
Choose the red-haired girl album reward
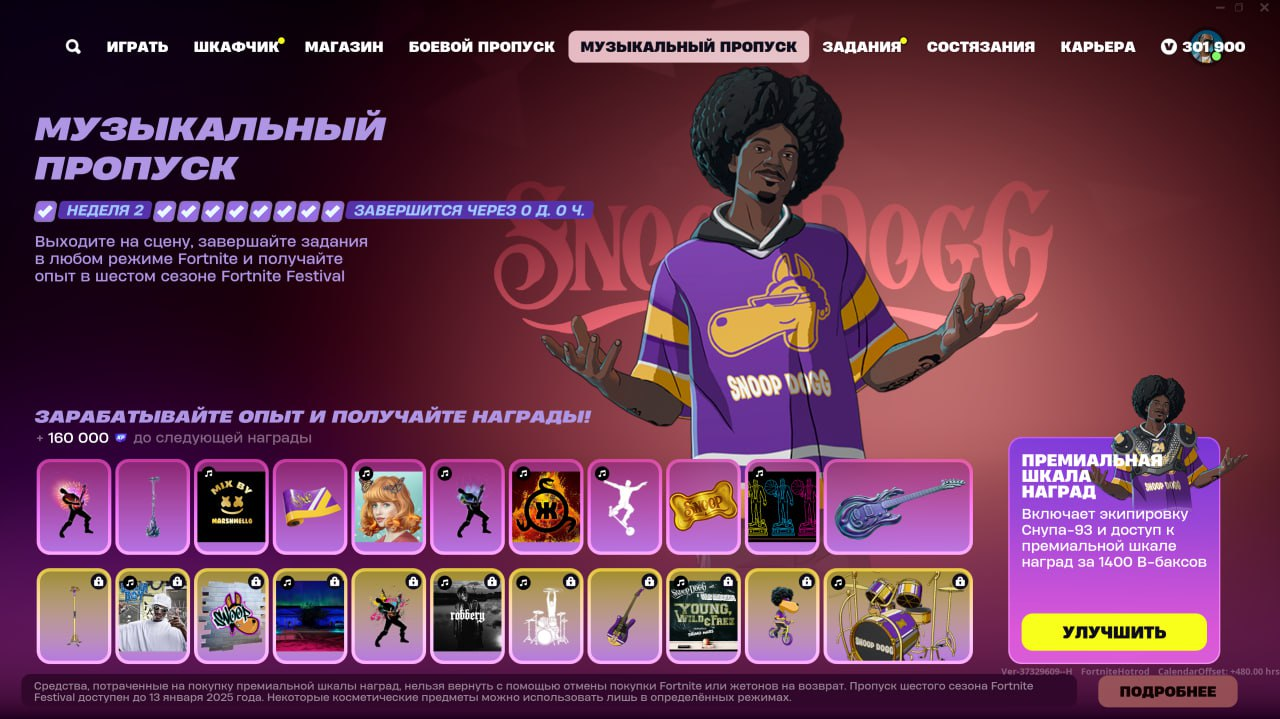[x=388, y=507]
